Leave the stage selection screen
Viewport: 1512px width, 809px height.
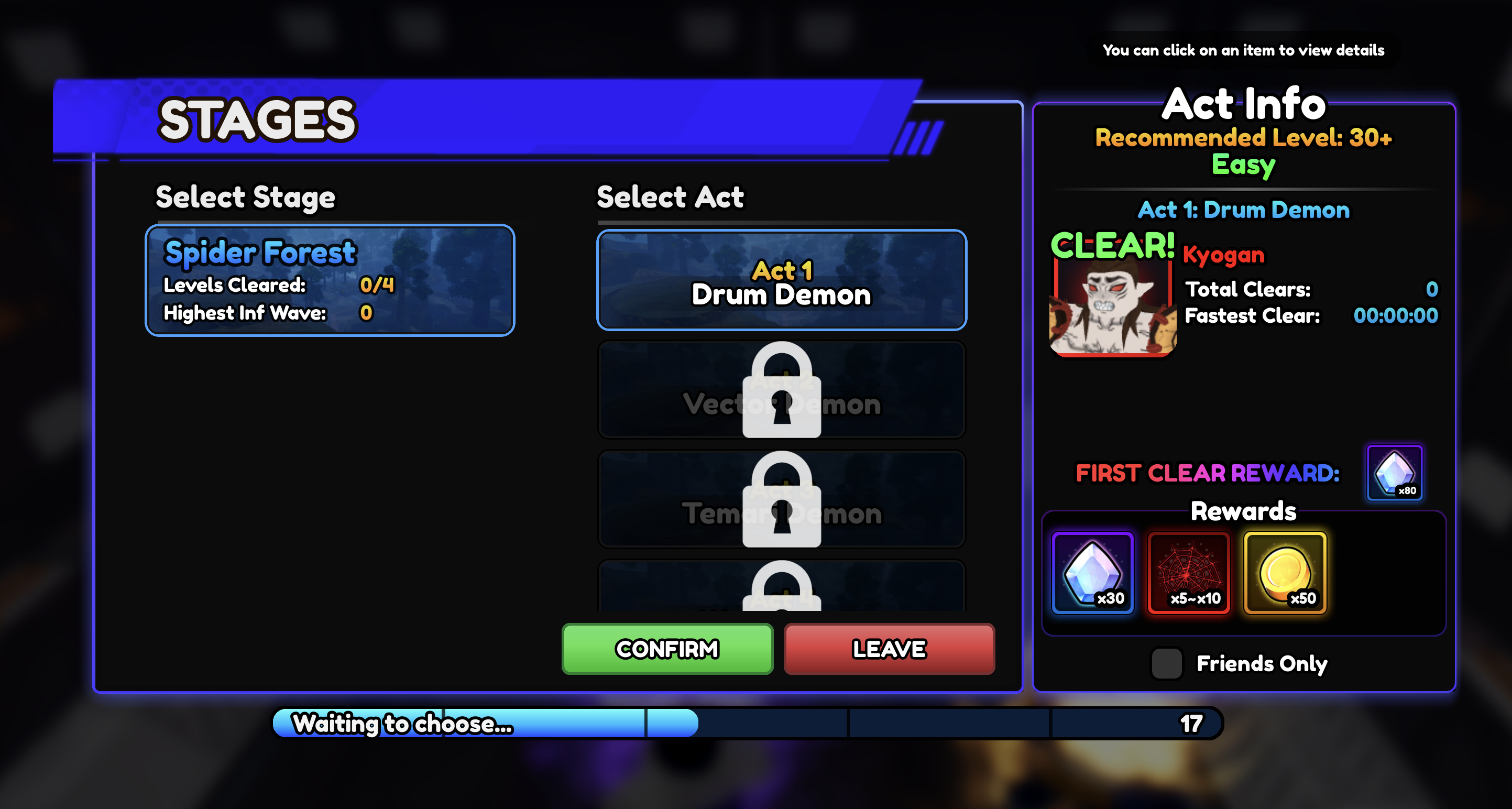tap(889, 649)
